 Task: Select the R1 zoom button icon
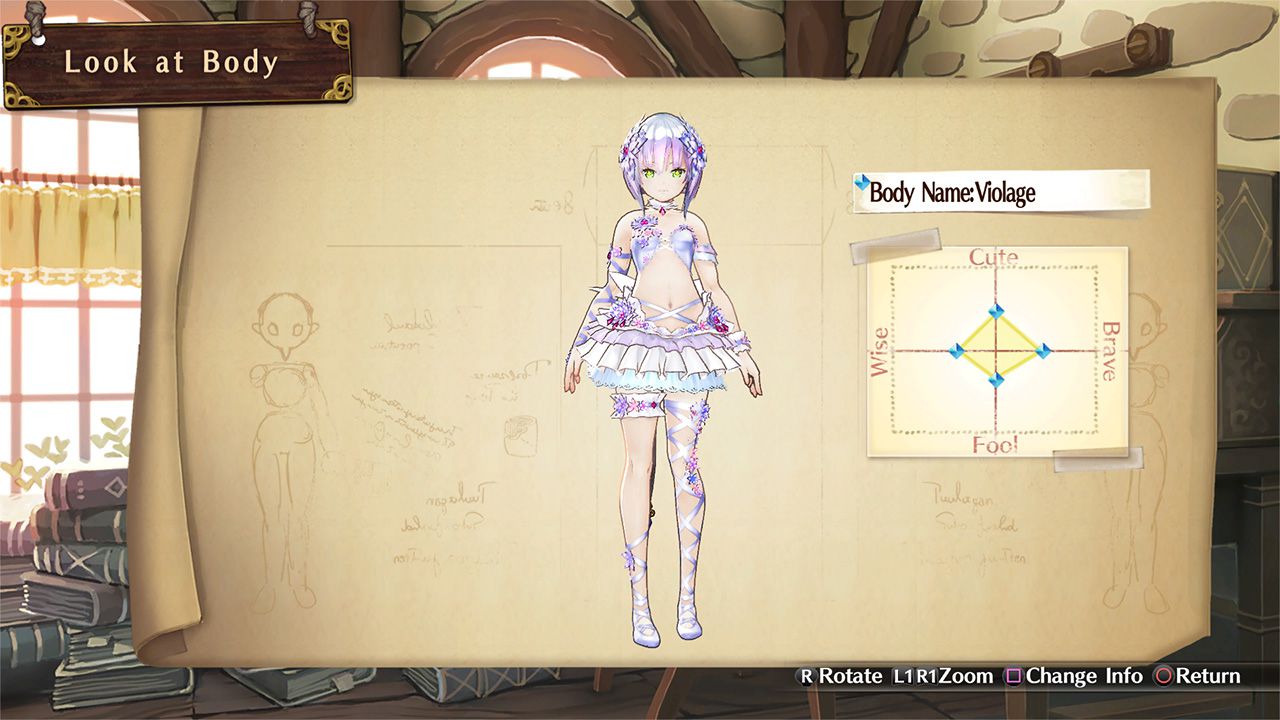click(928, 676)
